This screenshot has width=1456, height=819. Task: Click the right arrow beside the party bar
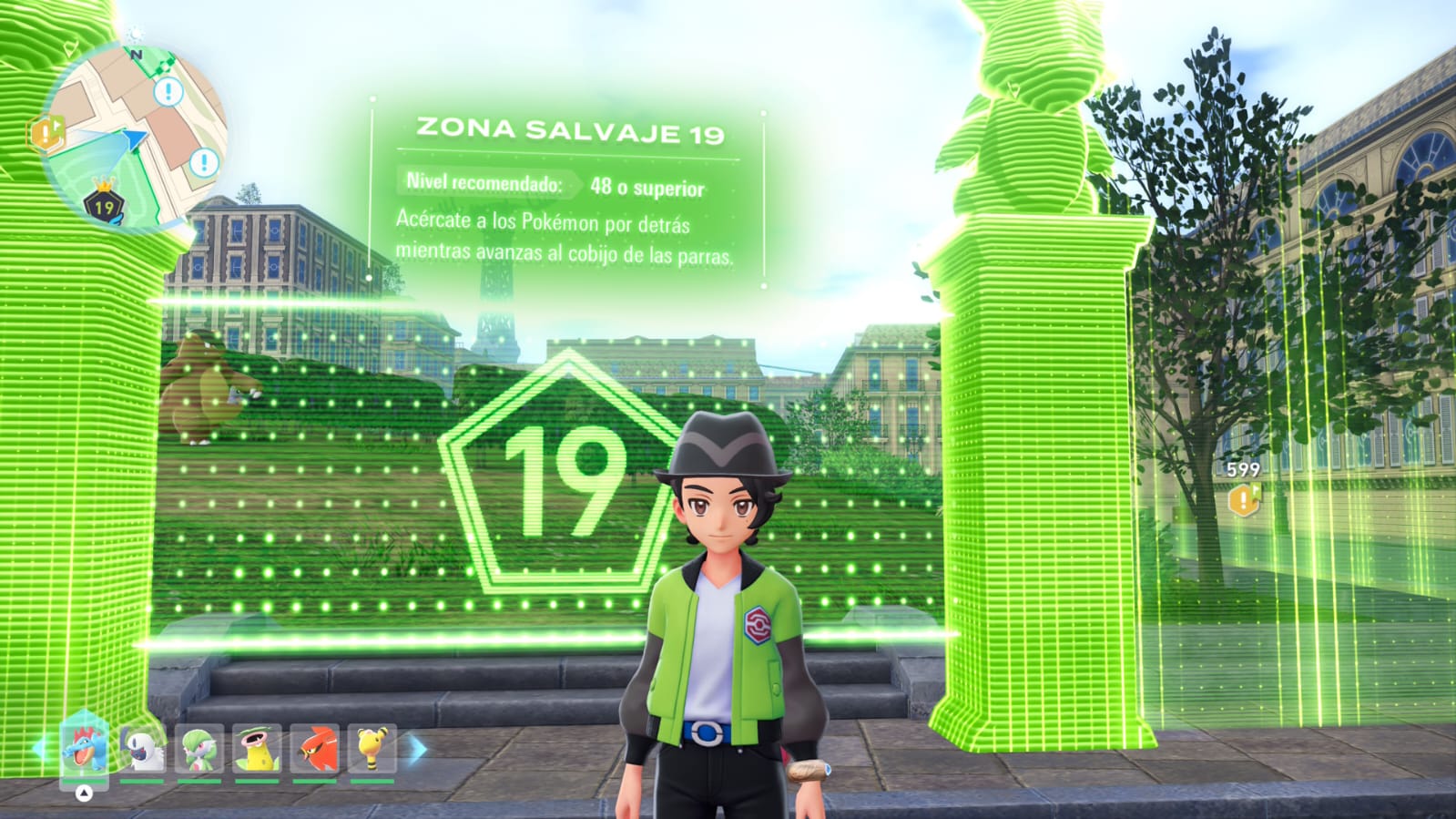click(x=417, y=750)
